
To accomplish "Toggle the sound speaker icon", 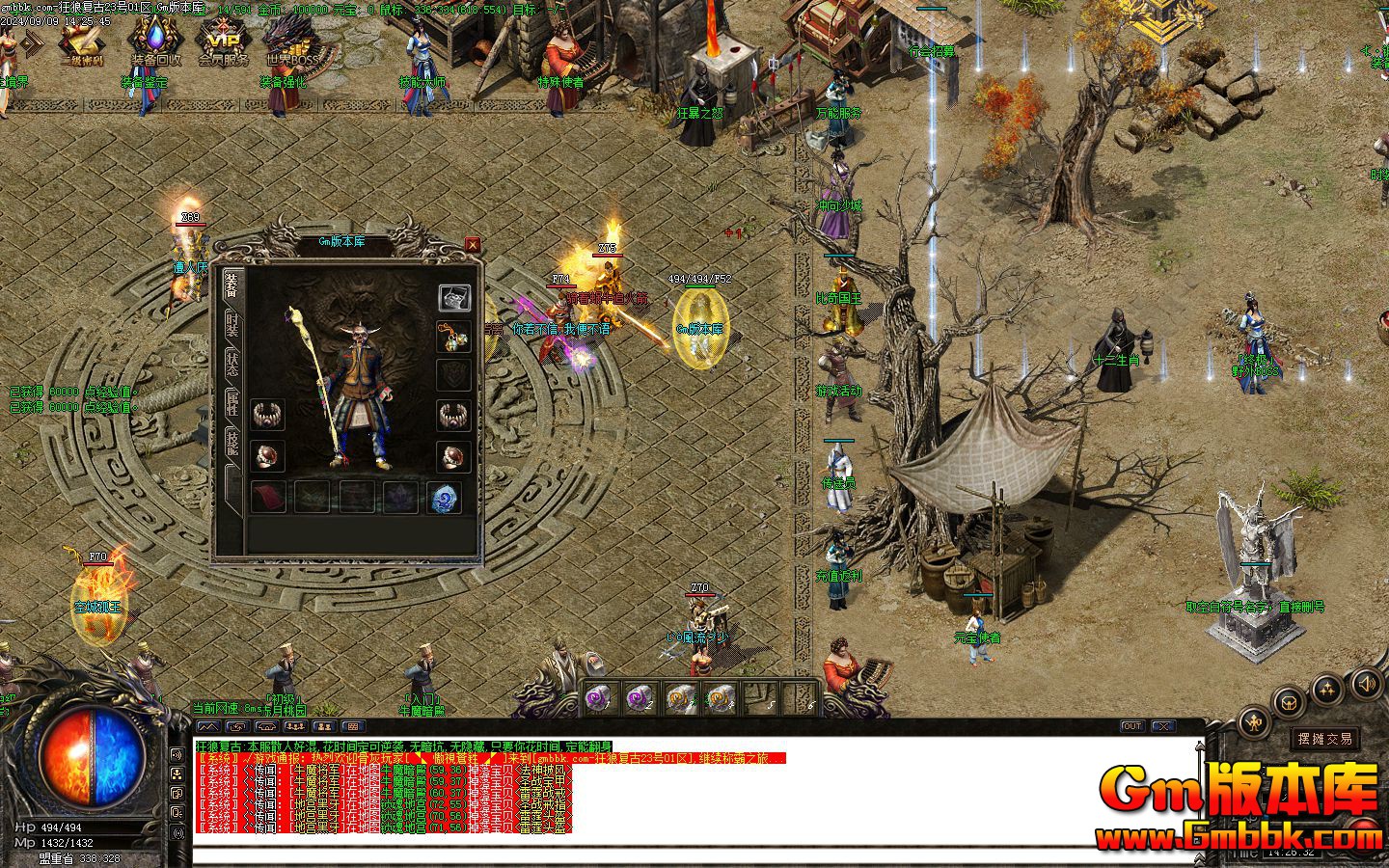I will [x=1366, y=685].
